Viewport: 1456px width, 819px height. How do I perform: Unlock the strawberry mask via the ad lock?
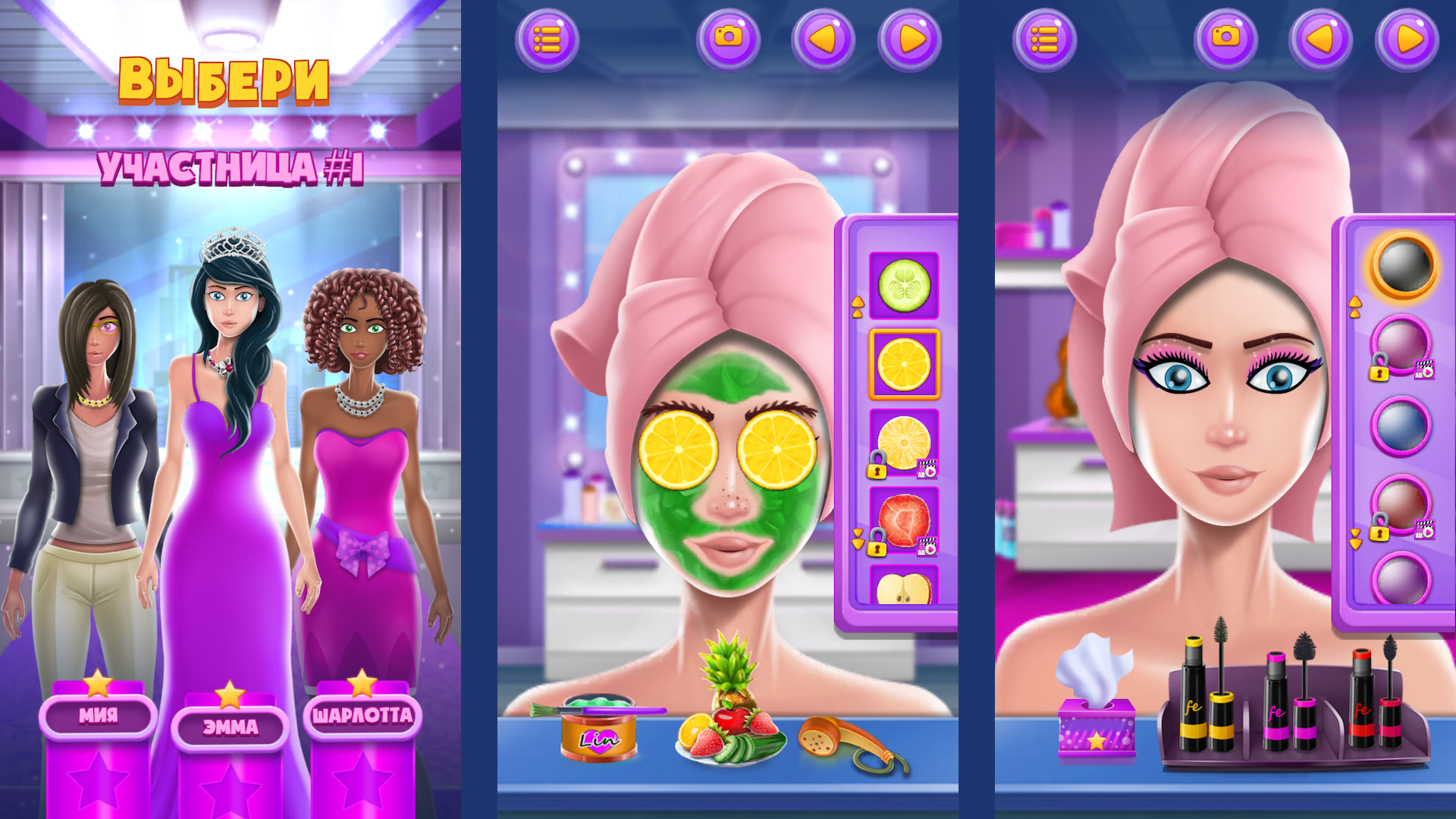point(927,547)
